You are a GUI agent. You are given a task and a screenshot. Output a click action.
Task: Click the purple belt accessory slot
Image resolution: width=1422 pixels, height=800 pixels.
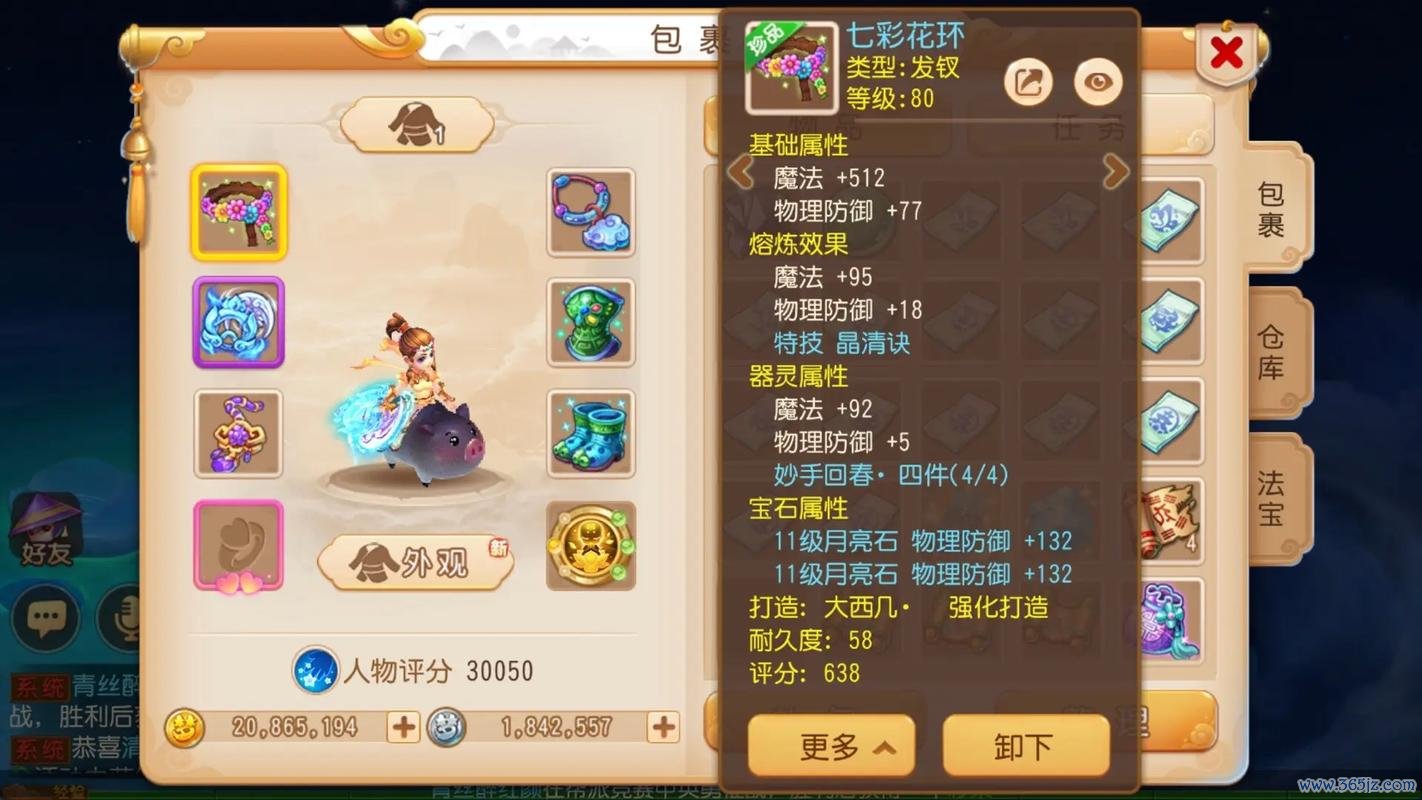pos(238,433)
